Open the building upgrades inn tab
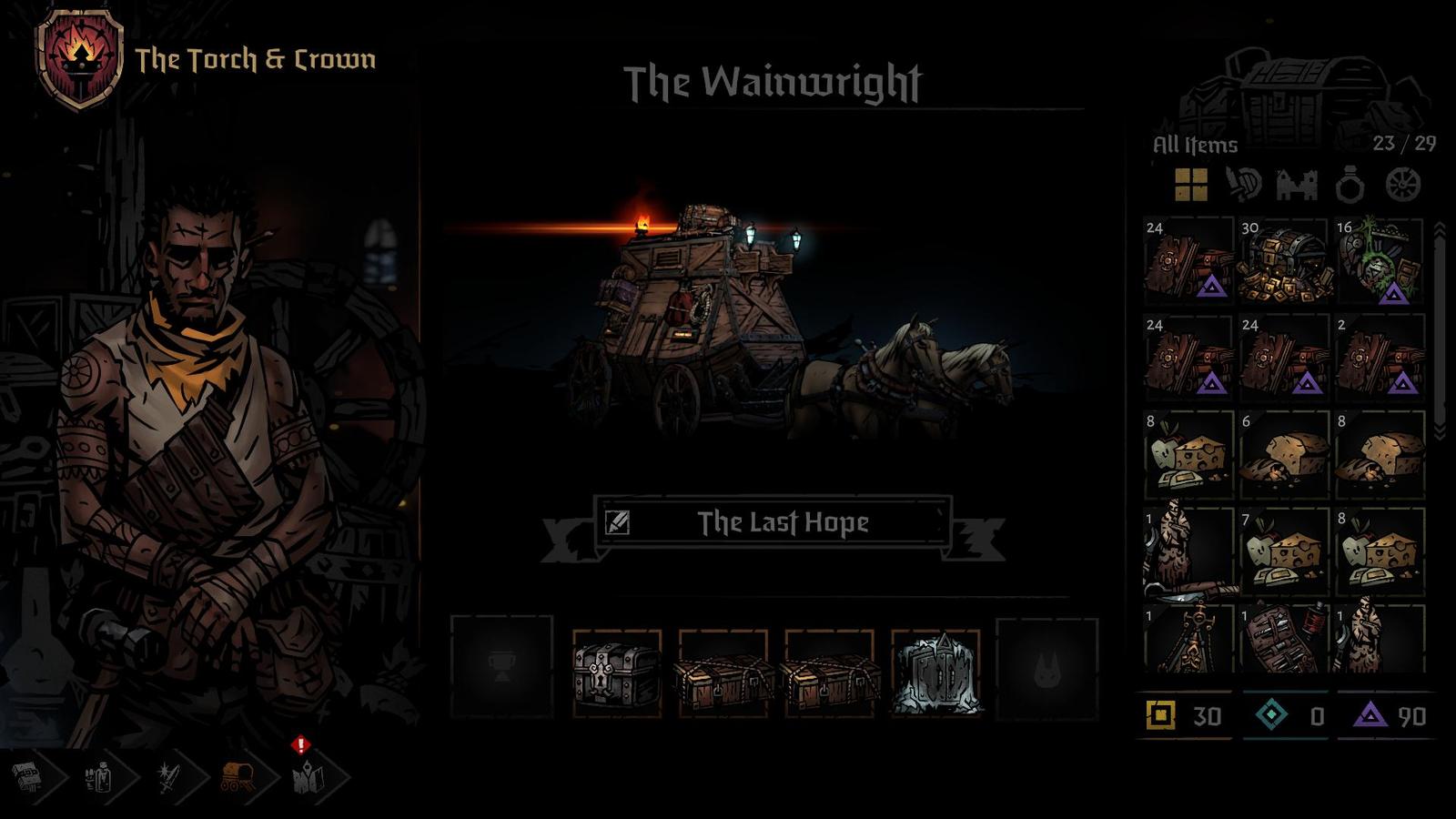Image resolution: width=1456 pixels, height=819 pixels. [x=27, y=776]
